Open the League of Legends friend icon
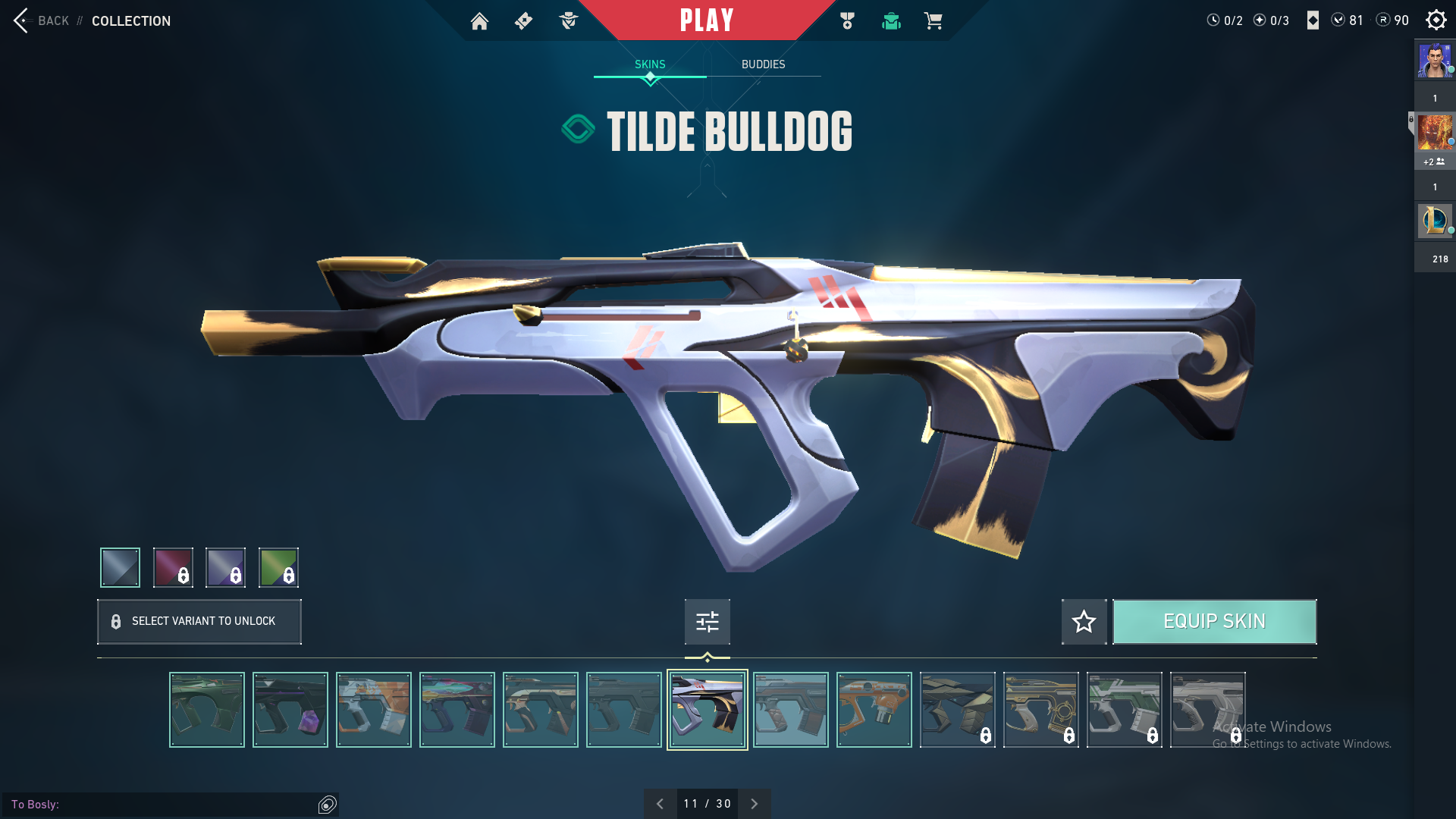The height and width of the screenshot is (819, 1456). [x=1435, y=221]
